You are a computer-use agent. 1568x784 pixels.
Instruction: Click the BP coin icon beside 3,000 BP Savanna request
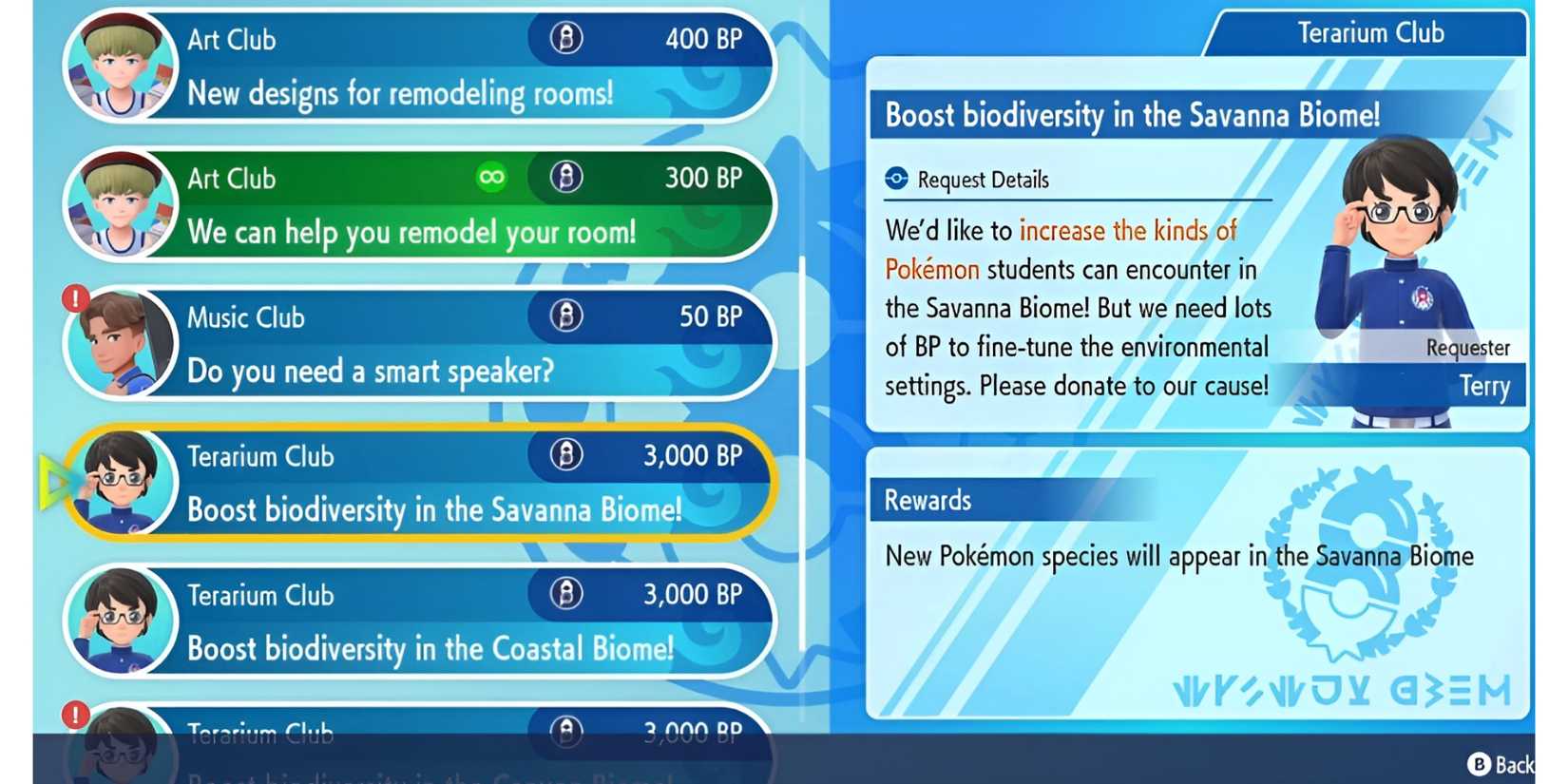(565, 455)
